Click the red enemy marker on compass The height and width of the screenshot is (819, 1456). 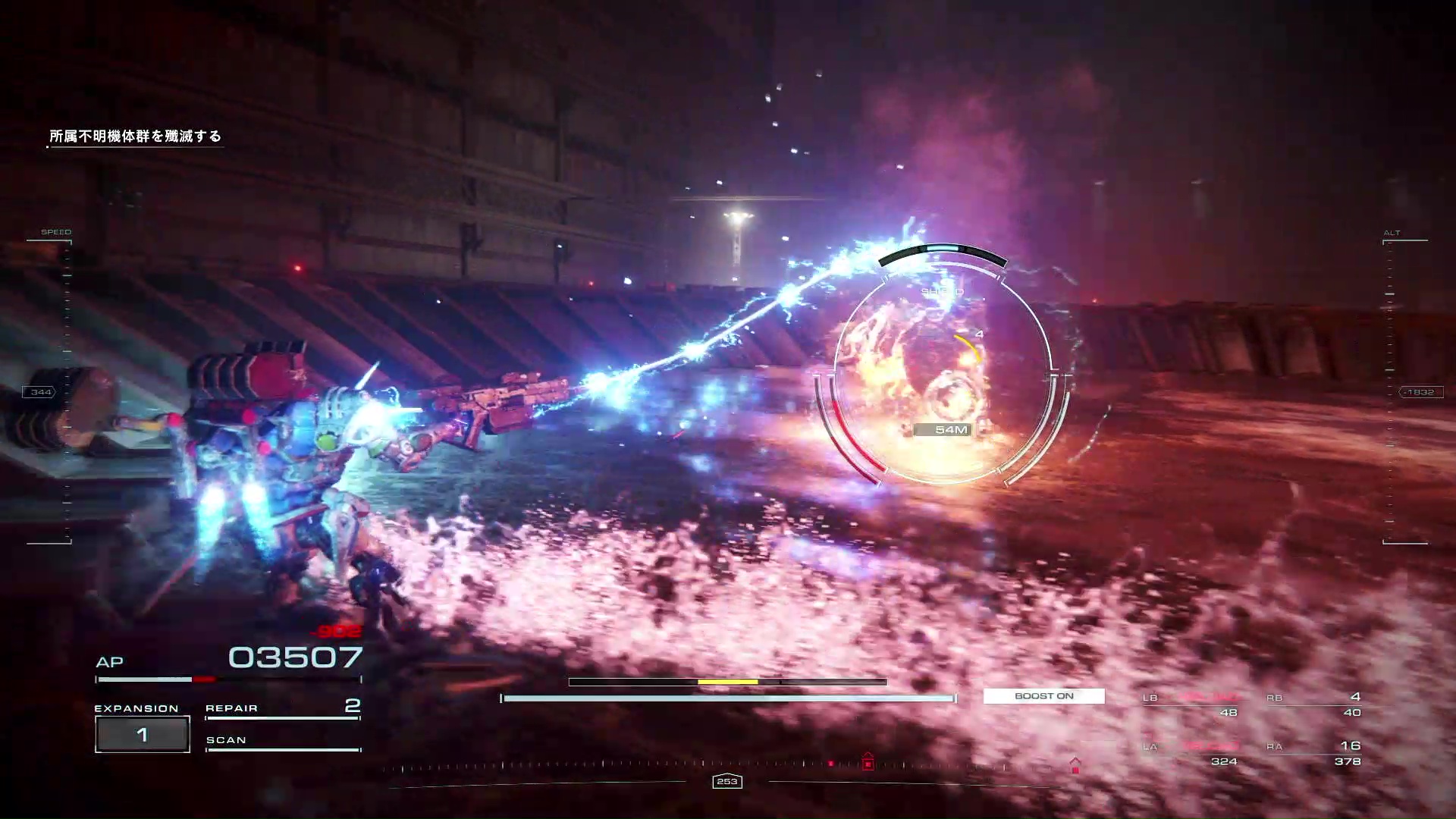point(868,761)
